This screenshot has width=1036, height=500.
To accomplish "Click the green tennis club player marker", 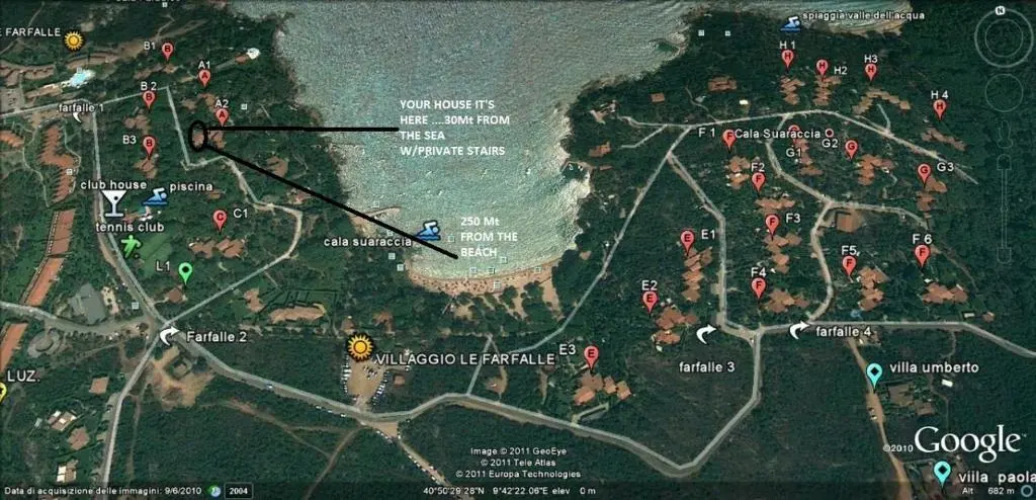I will pos(131,245).
